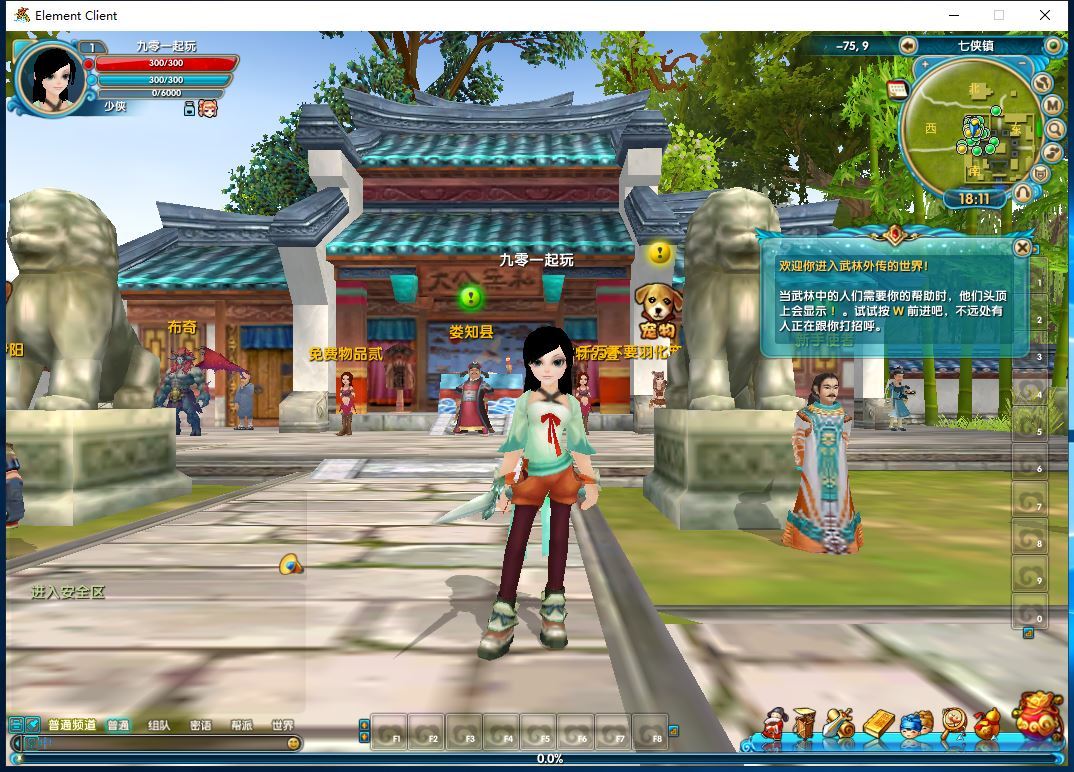Switch chat to 帮派 channel
Screen dimensions: 1074x772
pyautogui.click(x=242, y=725)
